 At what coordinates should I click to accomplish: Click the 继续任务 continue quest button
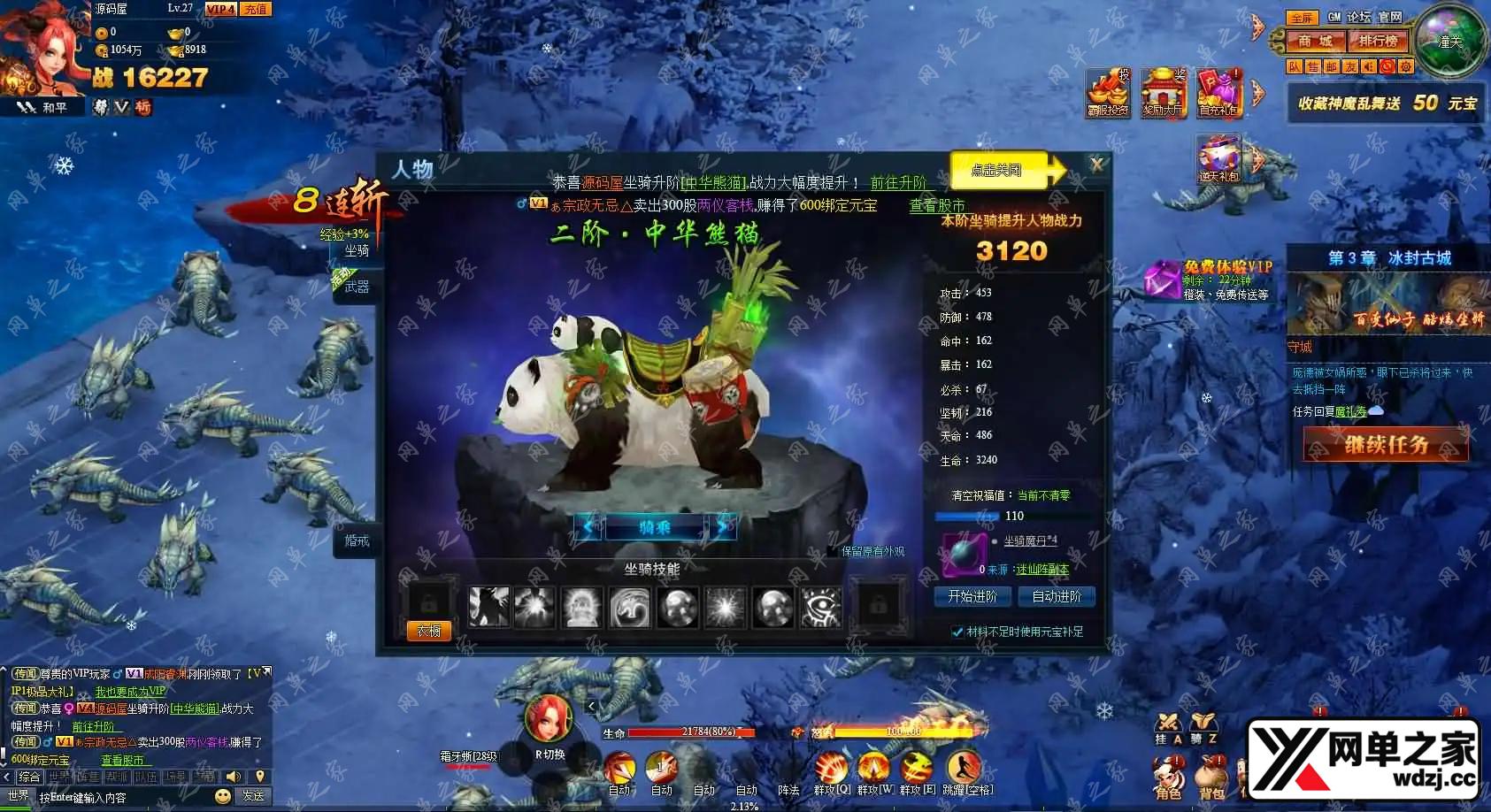click(x=1386, y=445)
